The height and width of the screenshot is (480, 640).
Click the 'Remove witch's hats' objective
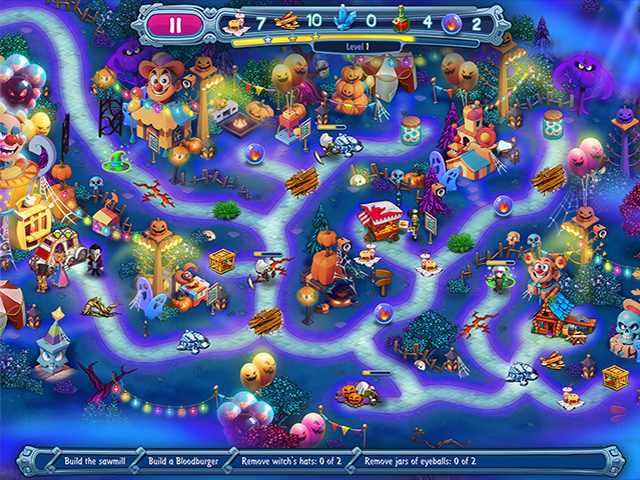pos(294,463)
